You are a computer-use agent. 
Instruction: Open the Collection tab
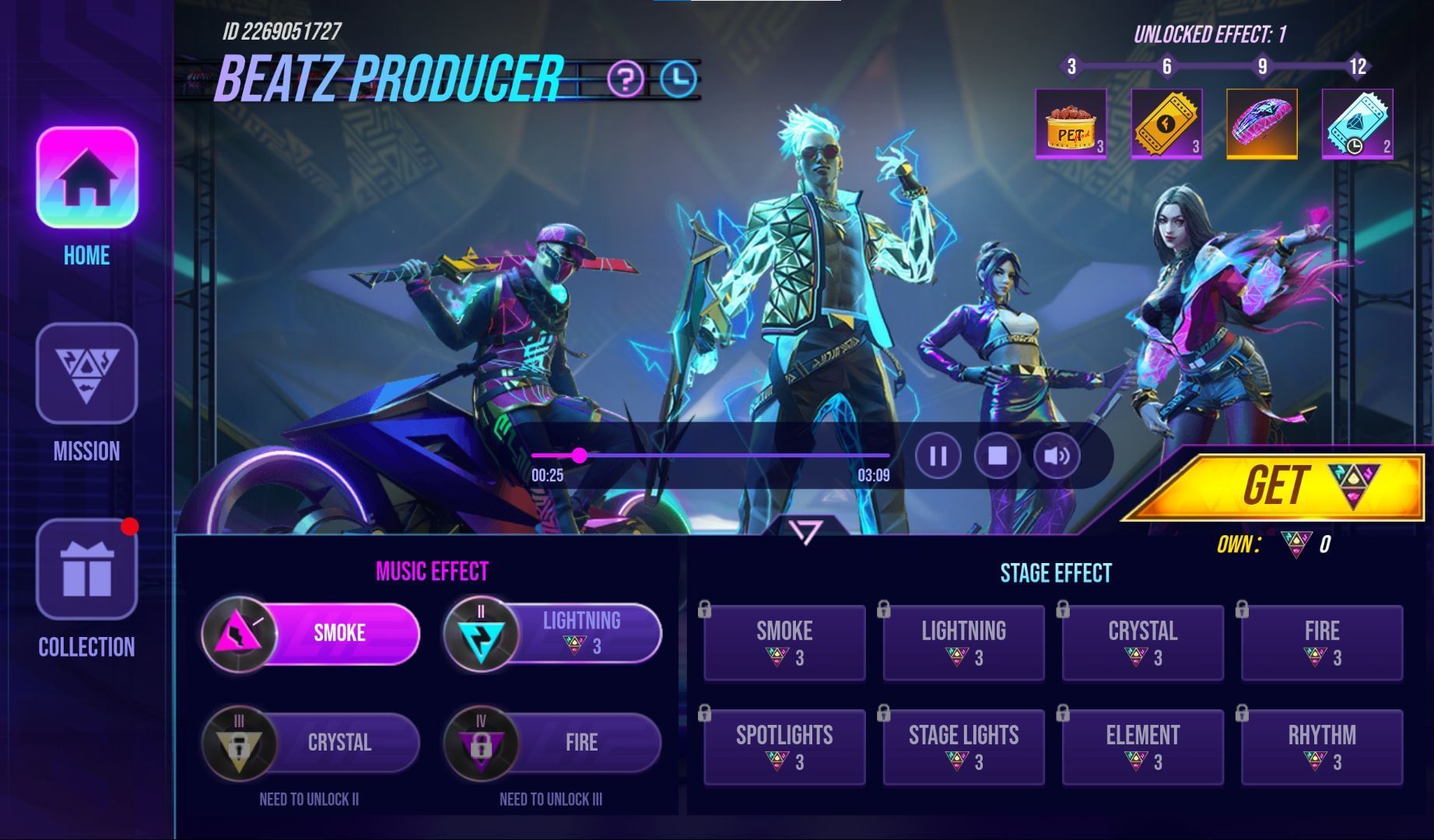(86, 570)
